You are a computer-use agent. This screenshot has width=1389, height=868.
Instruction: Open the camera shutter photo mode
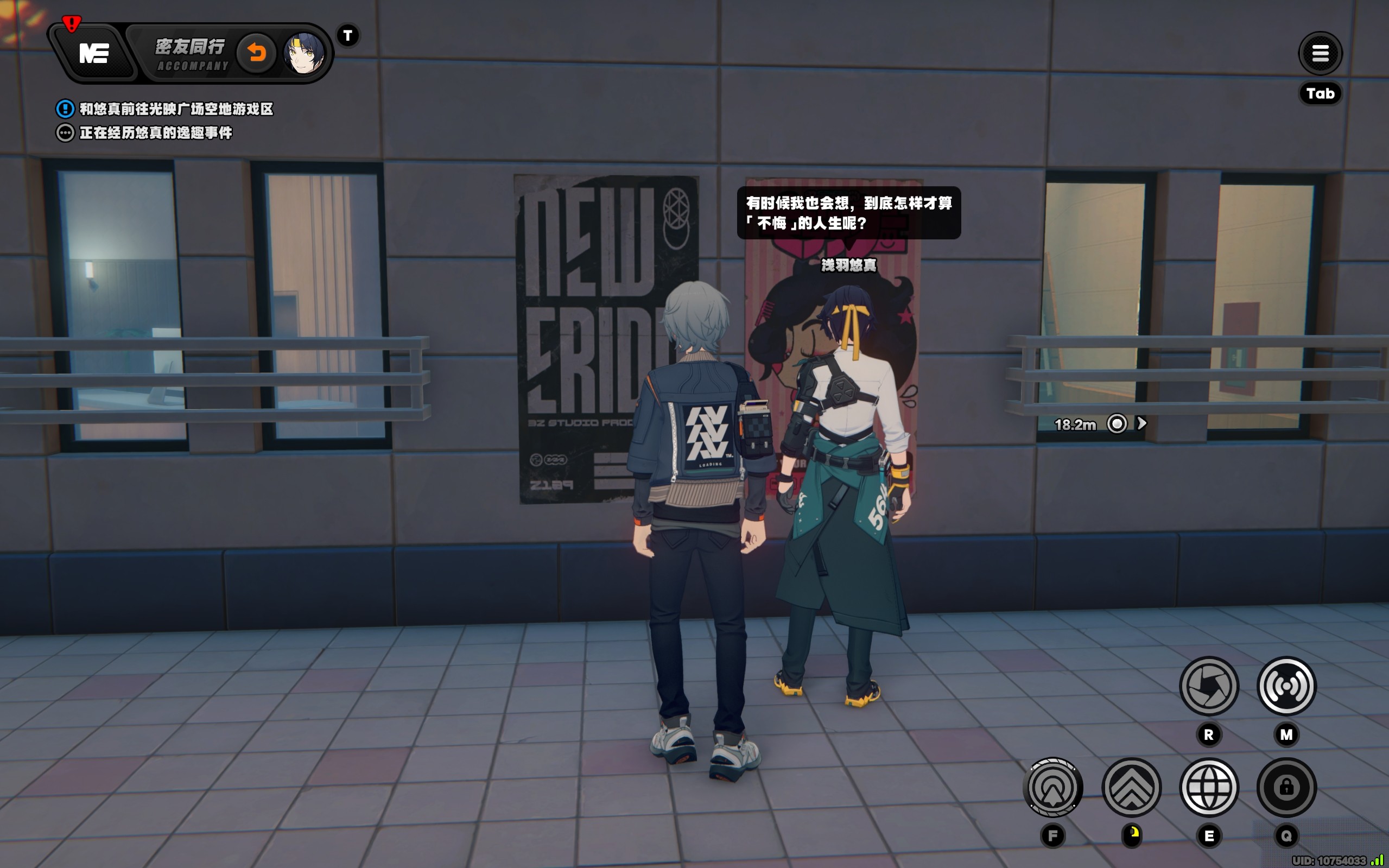(1208, 686)
